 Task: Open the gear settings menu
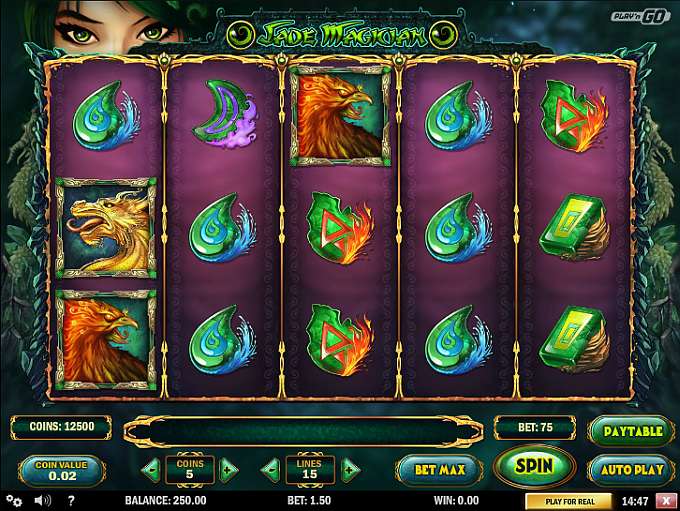point(14,500)
